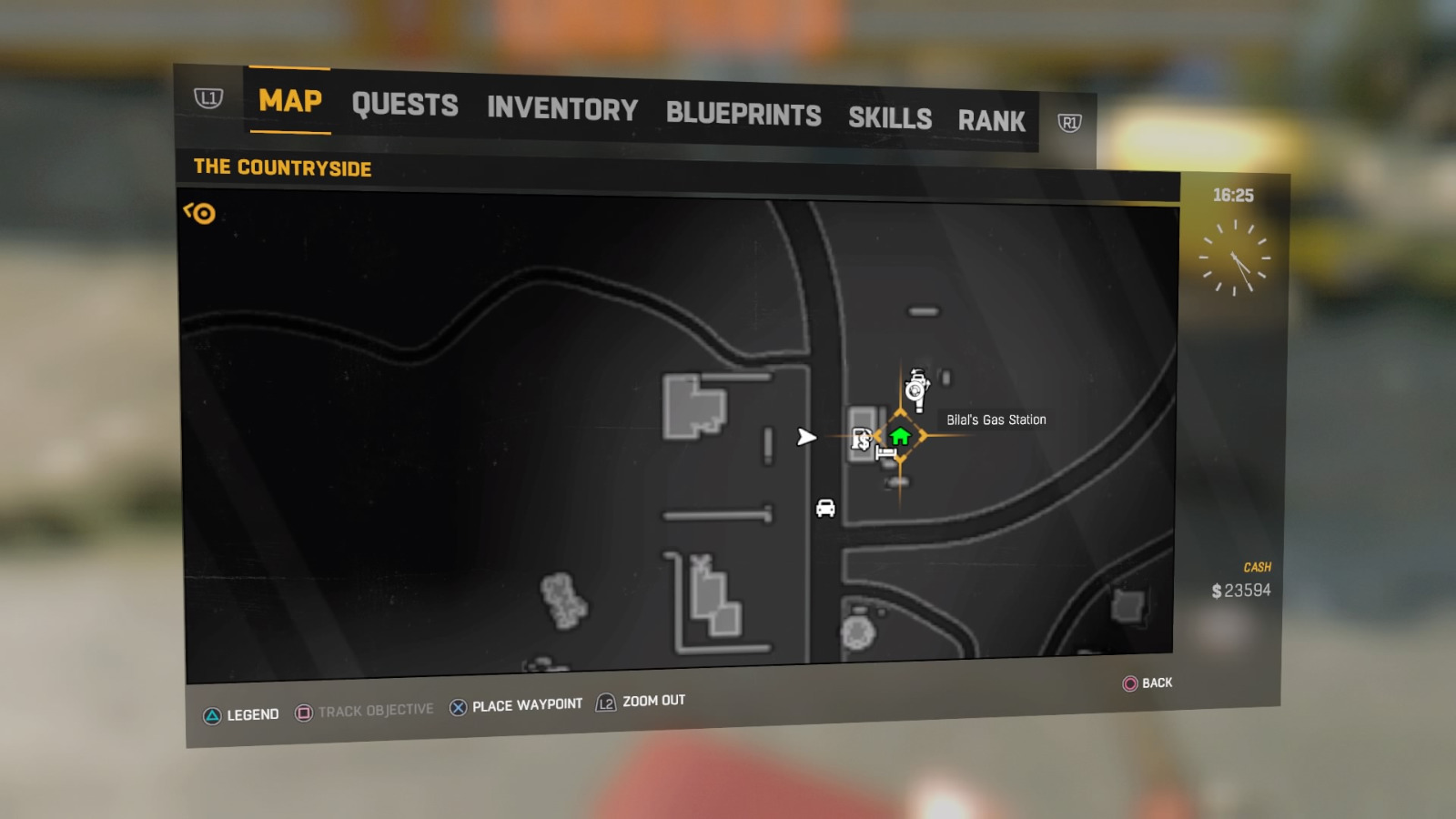
Task: Open the R1 shoulder button tab switcher
Action: point(1074,119)
